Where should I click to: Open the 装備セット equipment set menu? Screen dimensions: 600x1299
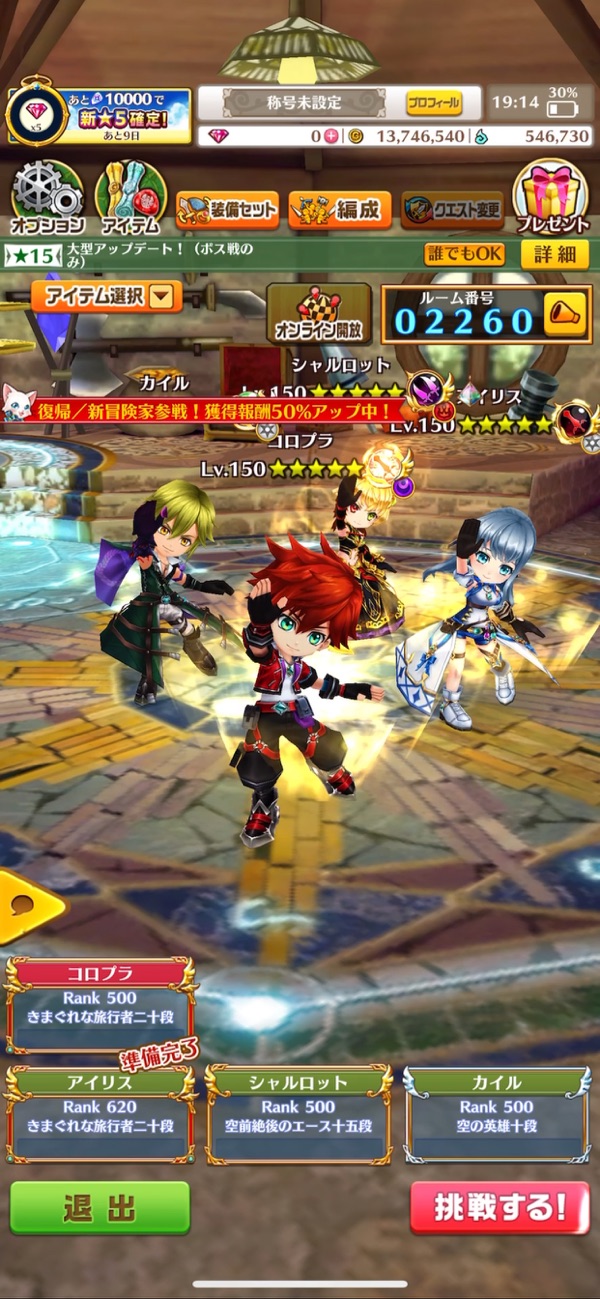227,210
